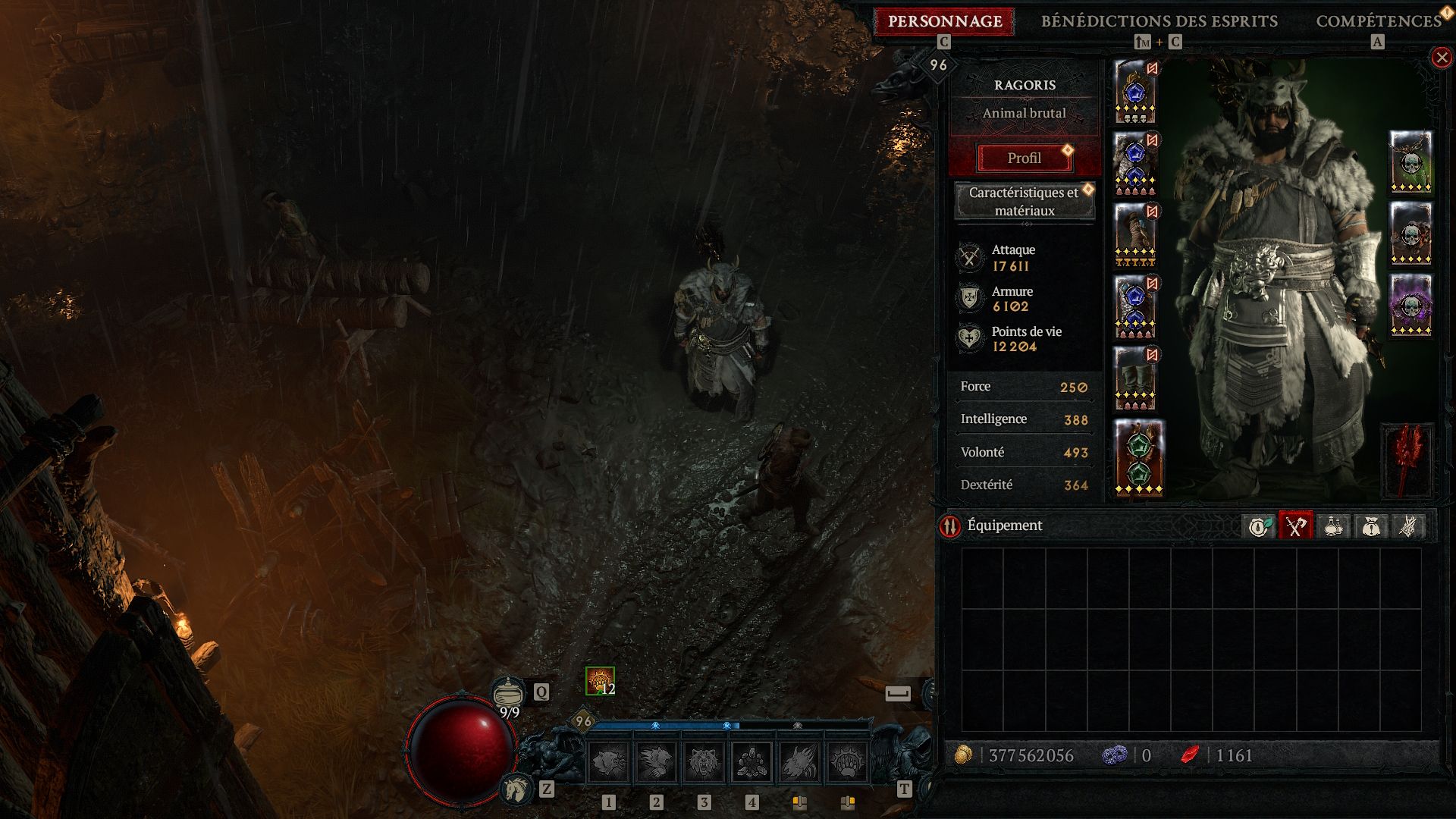Use the healing potion

[509, 692]
